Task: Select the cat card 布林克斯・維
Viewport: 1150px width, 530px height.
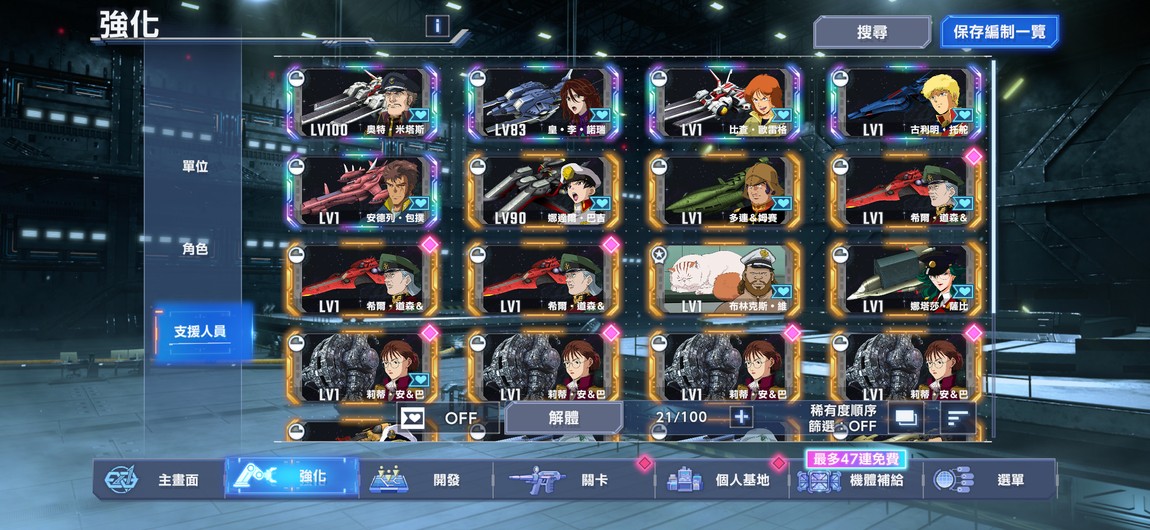Action: [x=724, y=279]
